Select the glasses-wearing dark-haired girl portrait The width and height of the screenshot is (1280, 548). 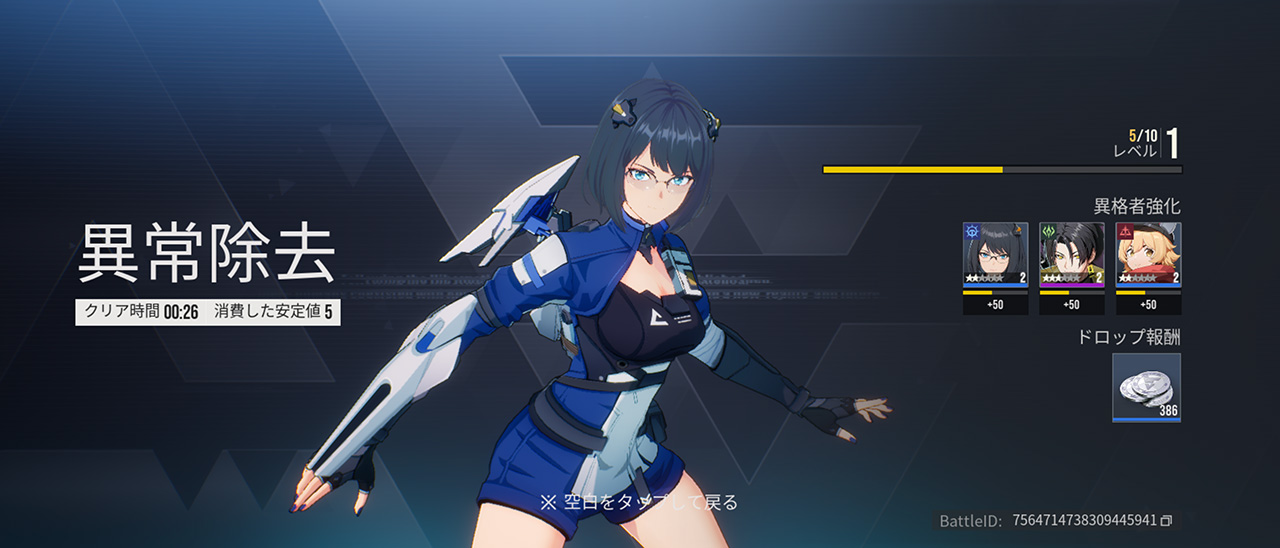tap(995, 254)
